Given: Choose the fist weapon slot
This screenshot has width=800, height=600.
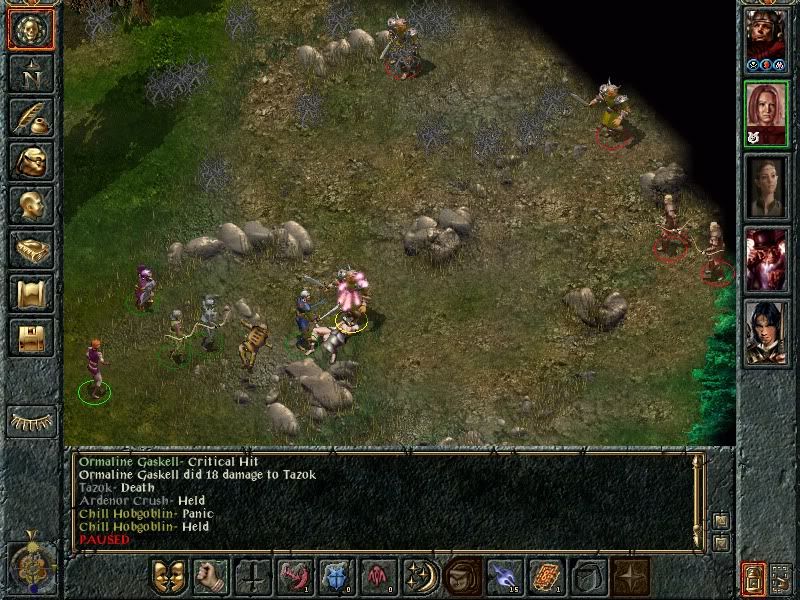Looking at the screenshot, I should (x=210, y=577).
